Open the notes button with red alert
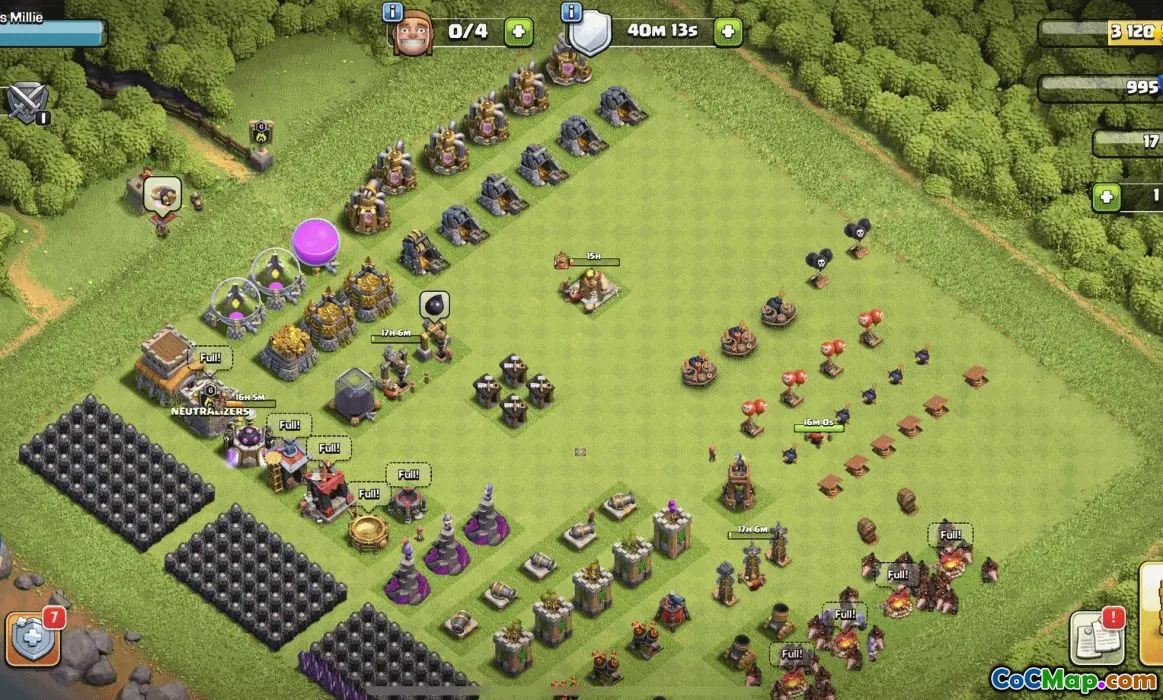The image size is (1163, 700). click(1095, 636)
